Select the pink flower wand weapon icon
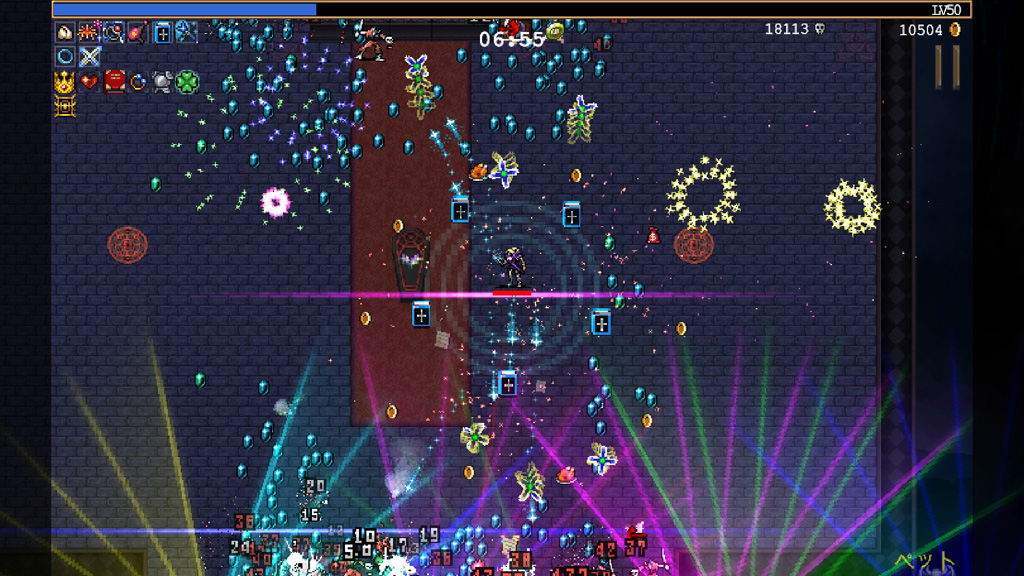The image size is (1024, 576). pos(138,32)
